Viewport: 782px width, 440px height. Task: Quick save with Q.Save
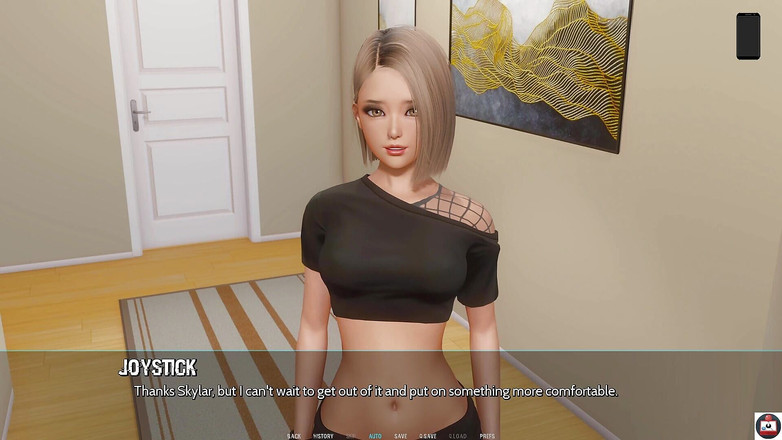click(428, 436)
